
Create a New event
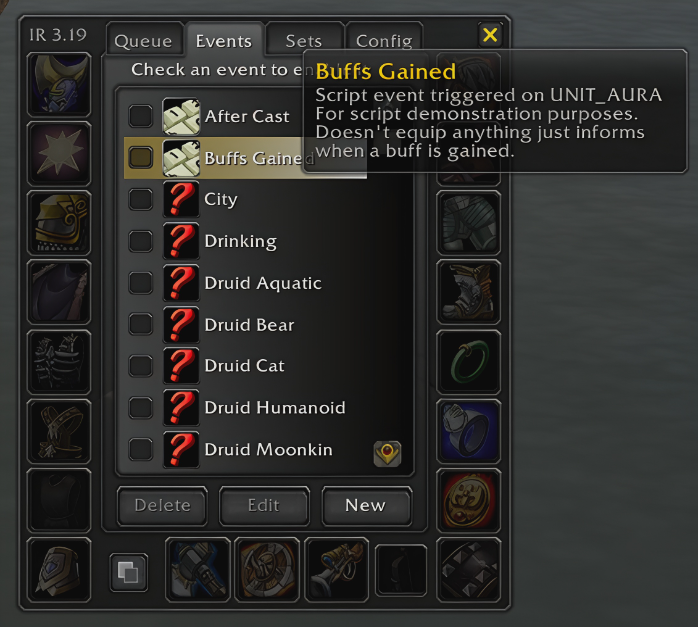click(365, 505)
